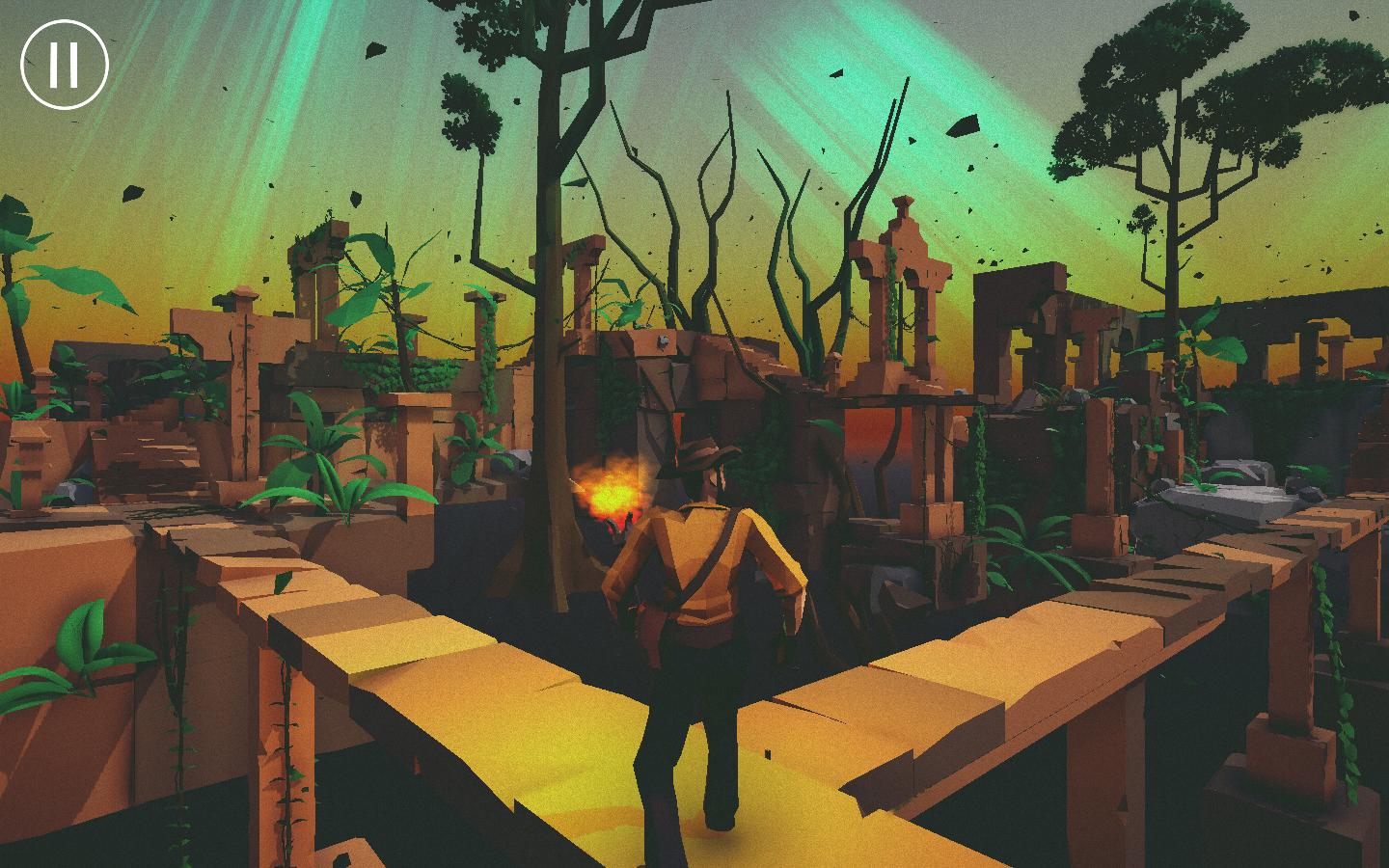
Task: Pause the game with the circular button
Action: pos(65,65)
